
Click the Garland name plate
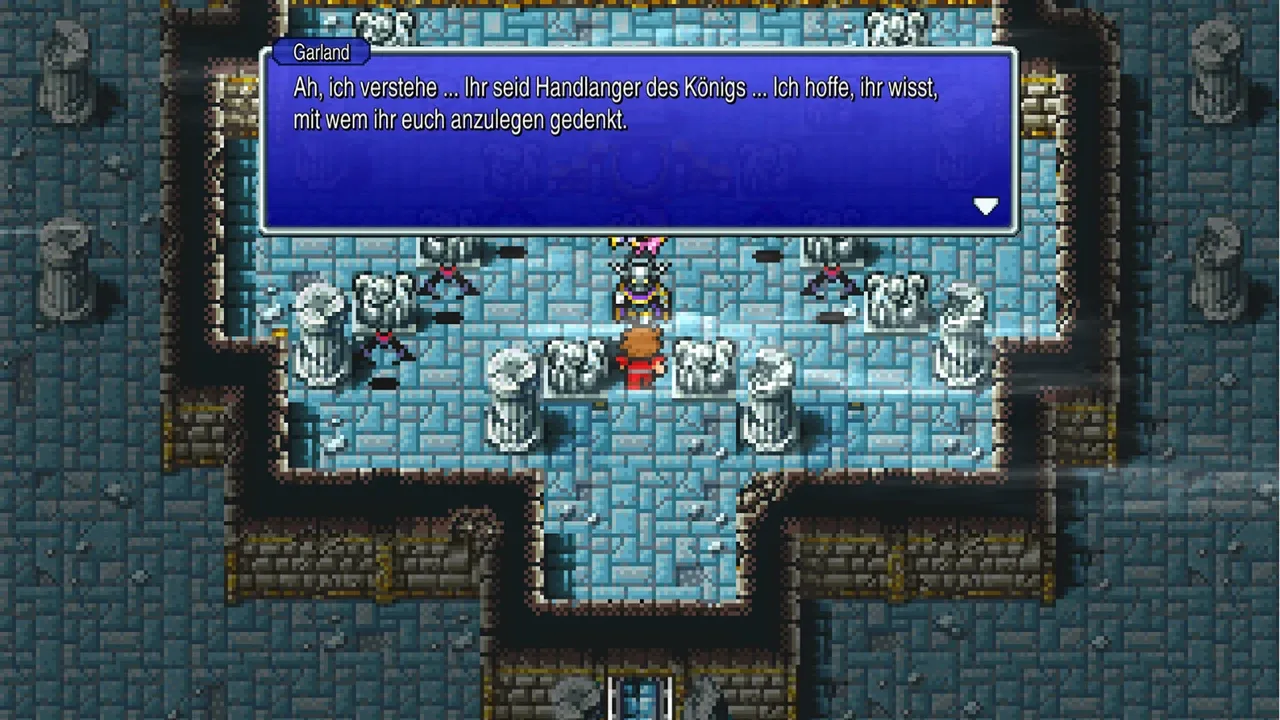coord(320,52)
